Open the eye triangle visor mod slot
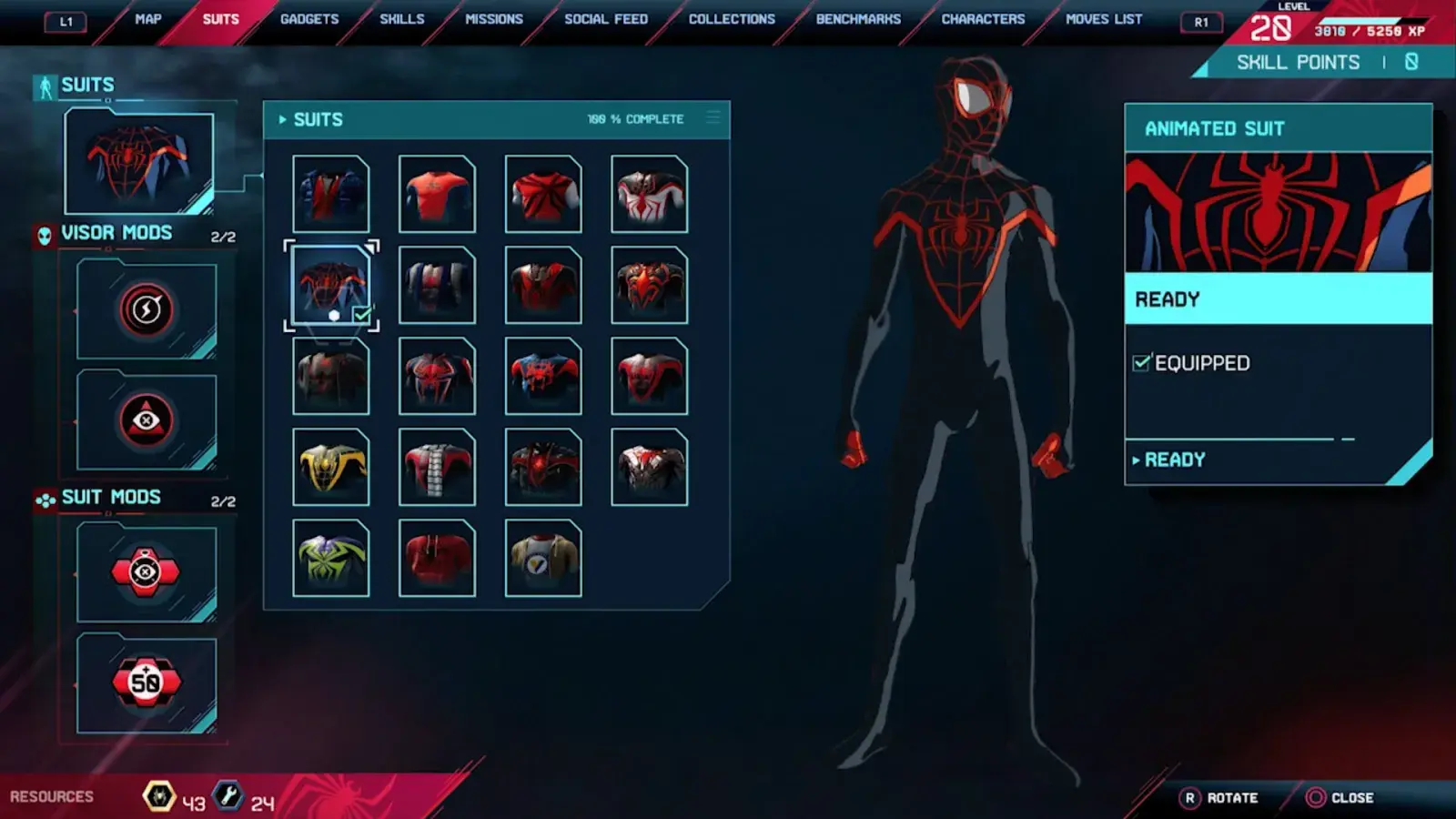Image resolution: width=1456 pixels, height=819 pixels. click(x=147, y=420)
